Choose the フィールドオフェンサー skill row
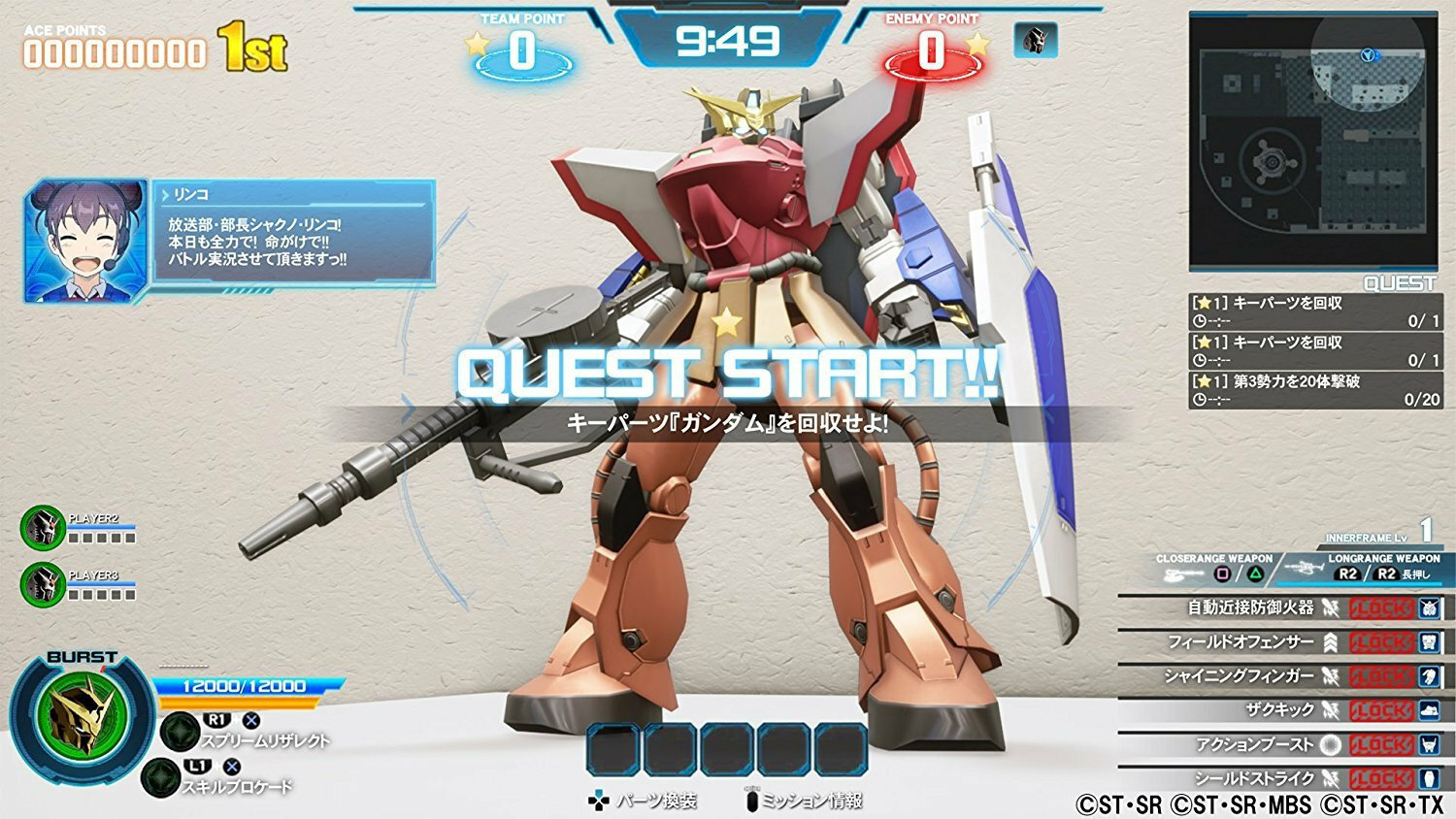Image resolution: width=1456 pixels, height=819 pixels. [x=1281, y=642]
